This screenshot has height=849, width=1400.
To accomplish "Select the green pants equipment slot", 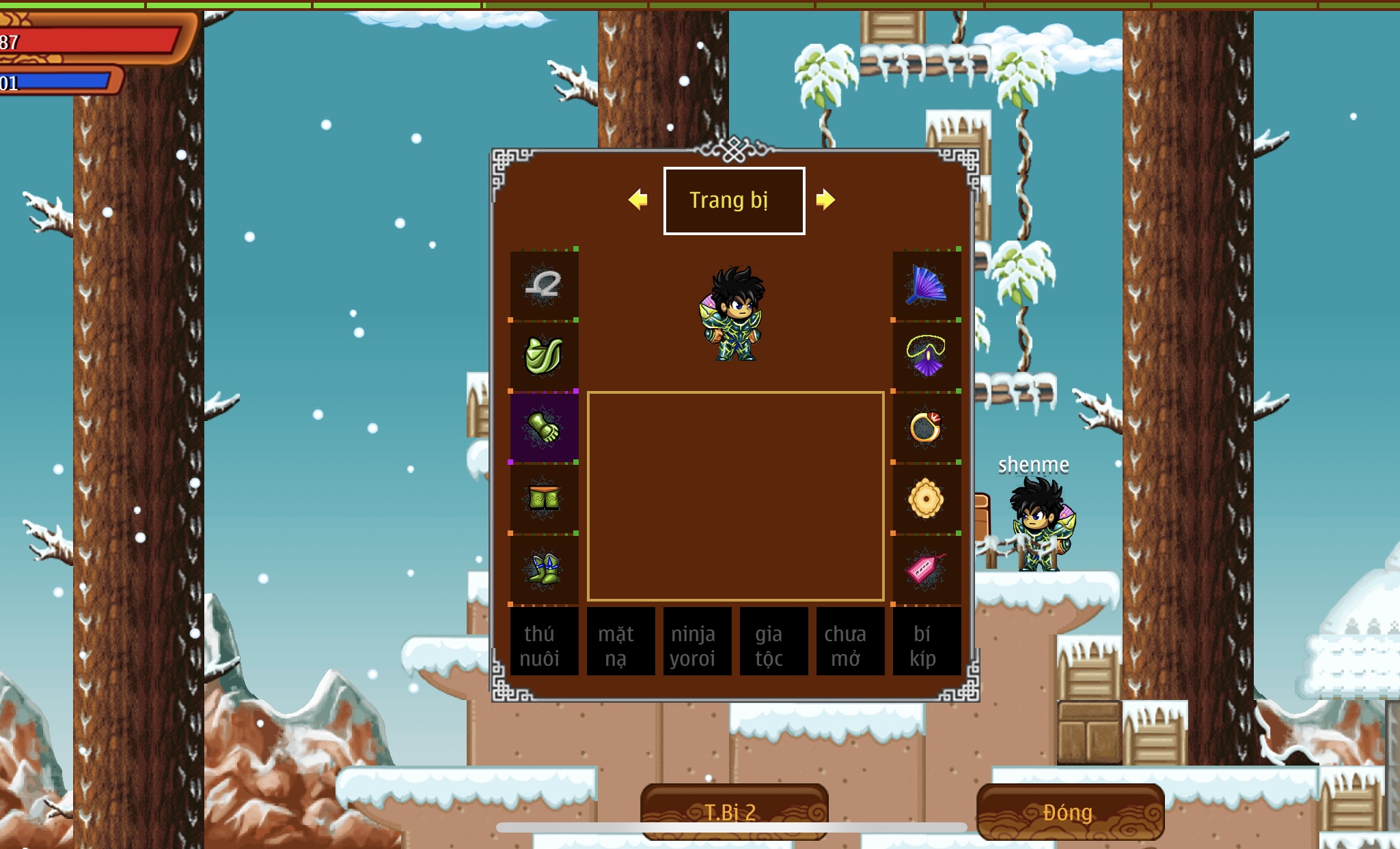I will click(544, 498).
